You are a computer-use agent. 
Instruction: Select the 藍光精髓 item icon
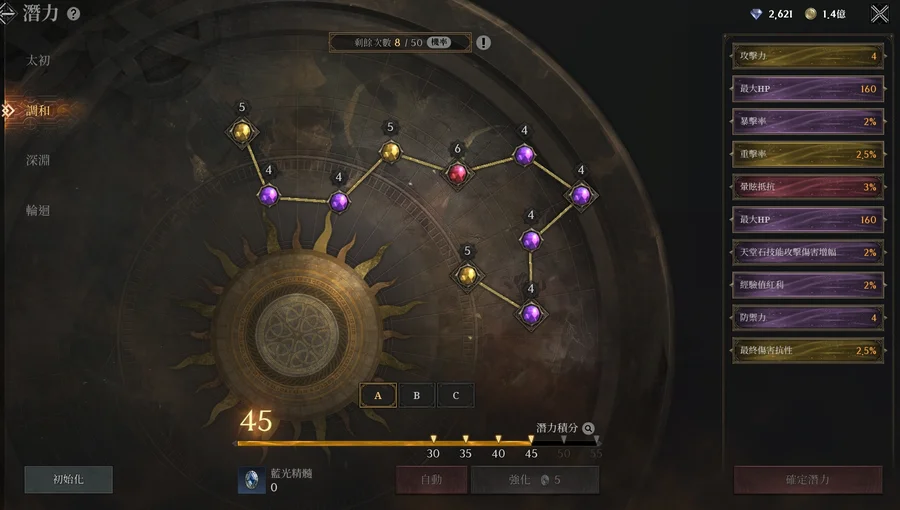(x=251, y=480)
